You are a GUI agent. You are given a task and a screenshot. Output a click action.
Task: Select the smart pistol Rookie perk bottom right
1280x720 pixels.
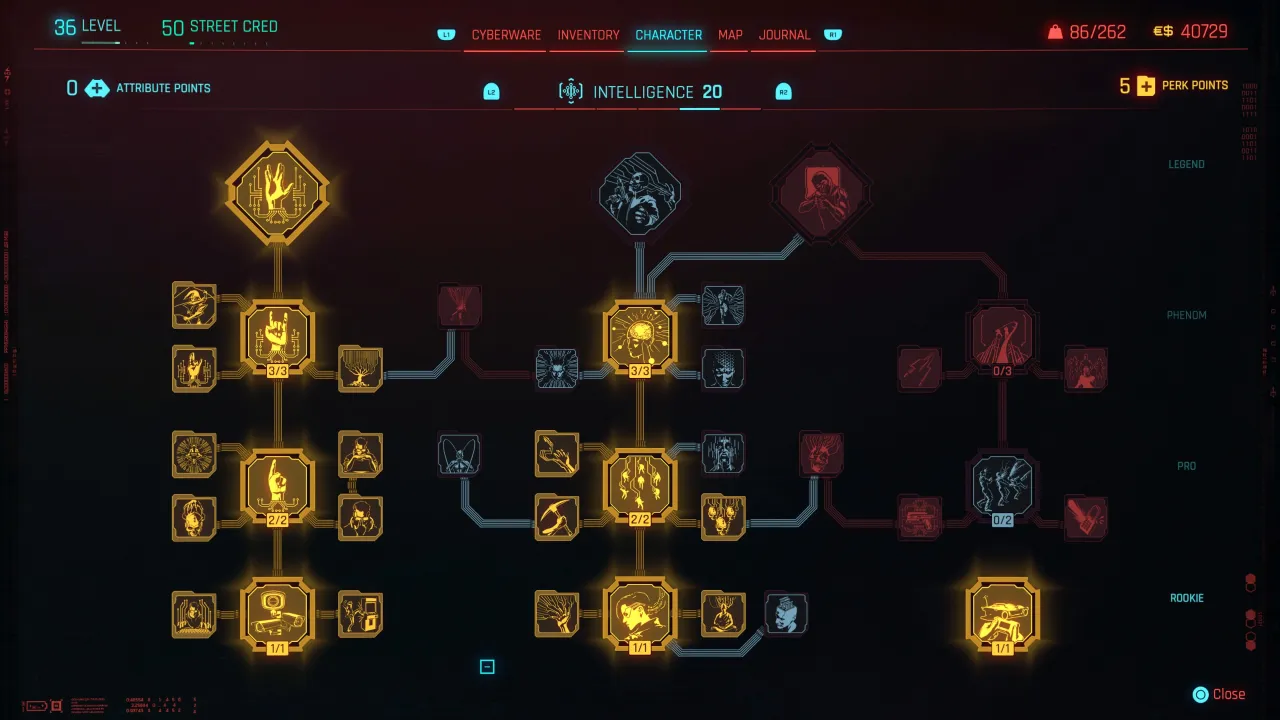click(x=1004, y=614)
